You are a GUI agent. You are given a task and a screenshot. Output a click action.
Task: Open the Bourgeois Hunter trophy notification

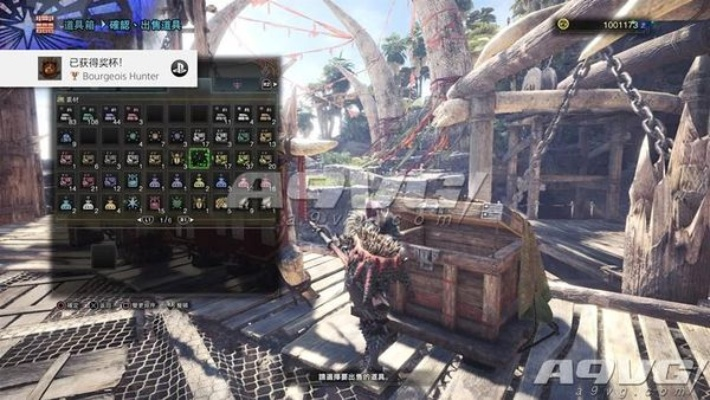point(110,68)
